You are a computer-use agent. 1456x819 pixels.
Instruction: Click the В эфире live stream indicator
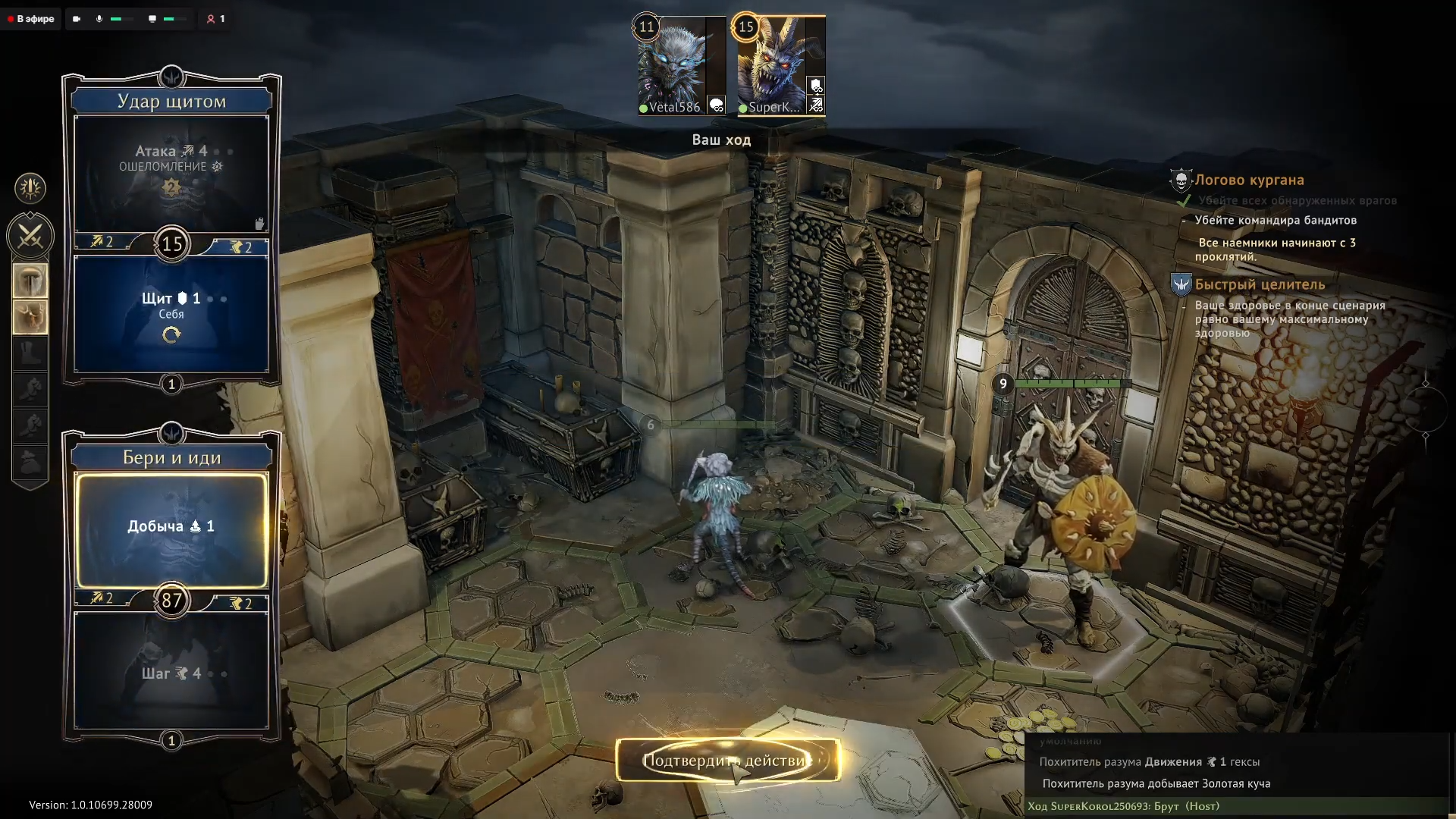31,19
